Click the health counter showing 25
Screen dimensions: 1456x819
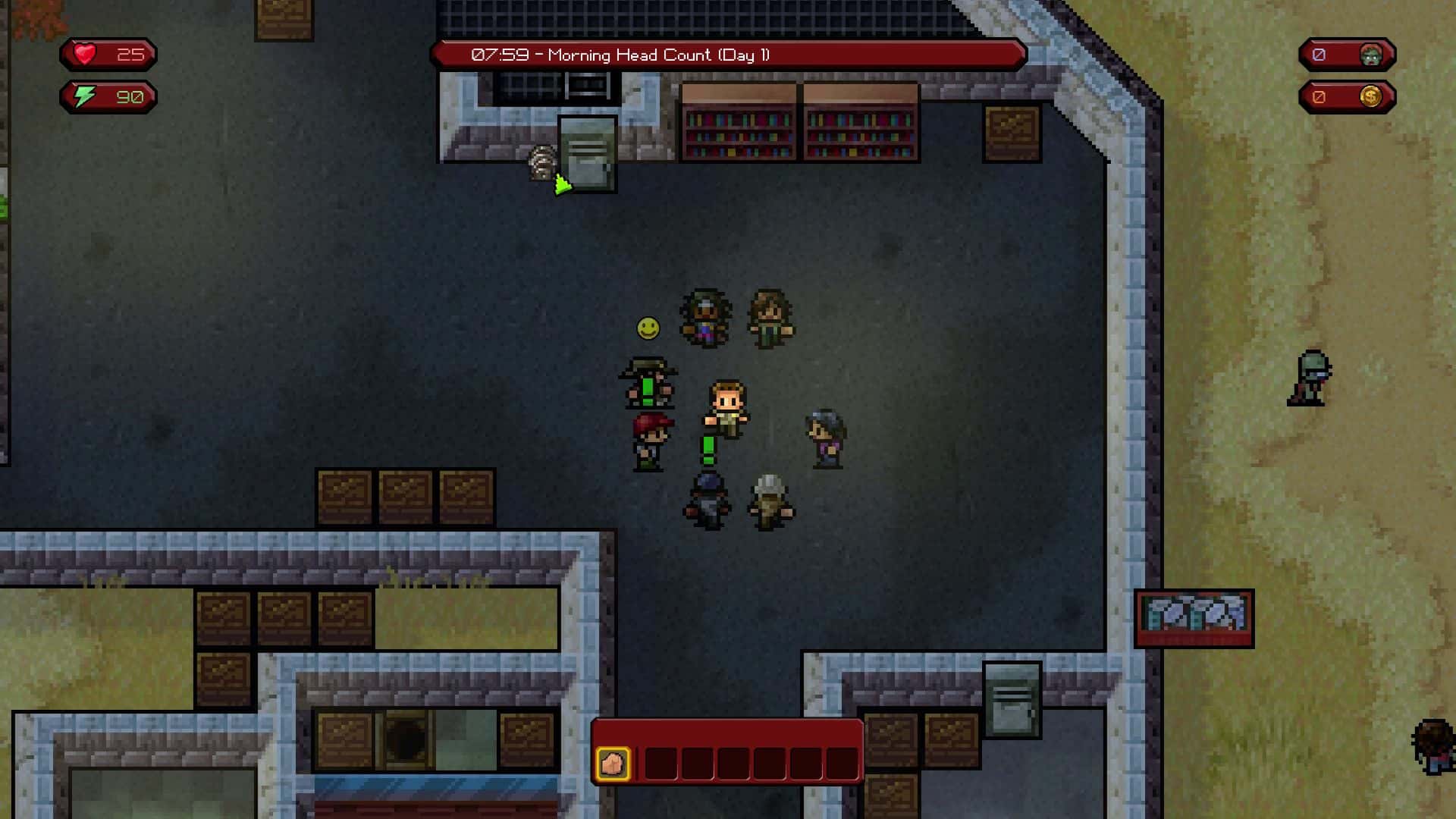pyautogui.click(x=130, y=55)
